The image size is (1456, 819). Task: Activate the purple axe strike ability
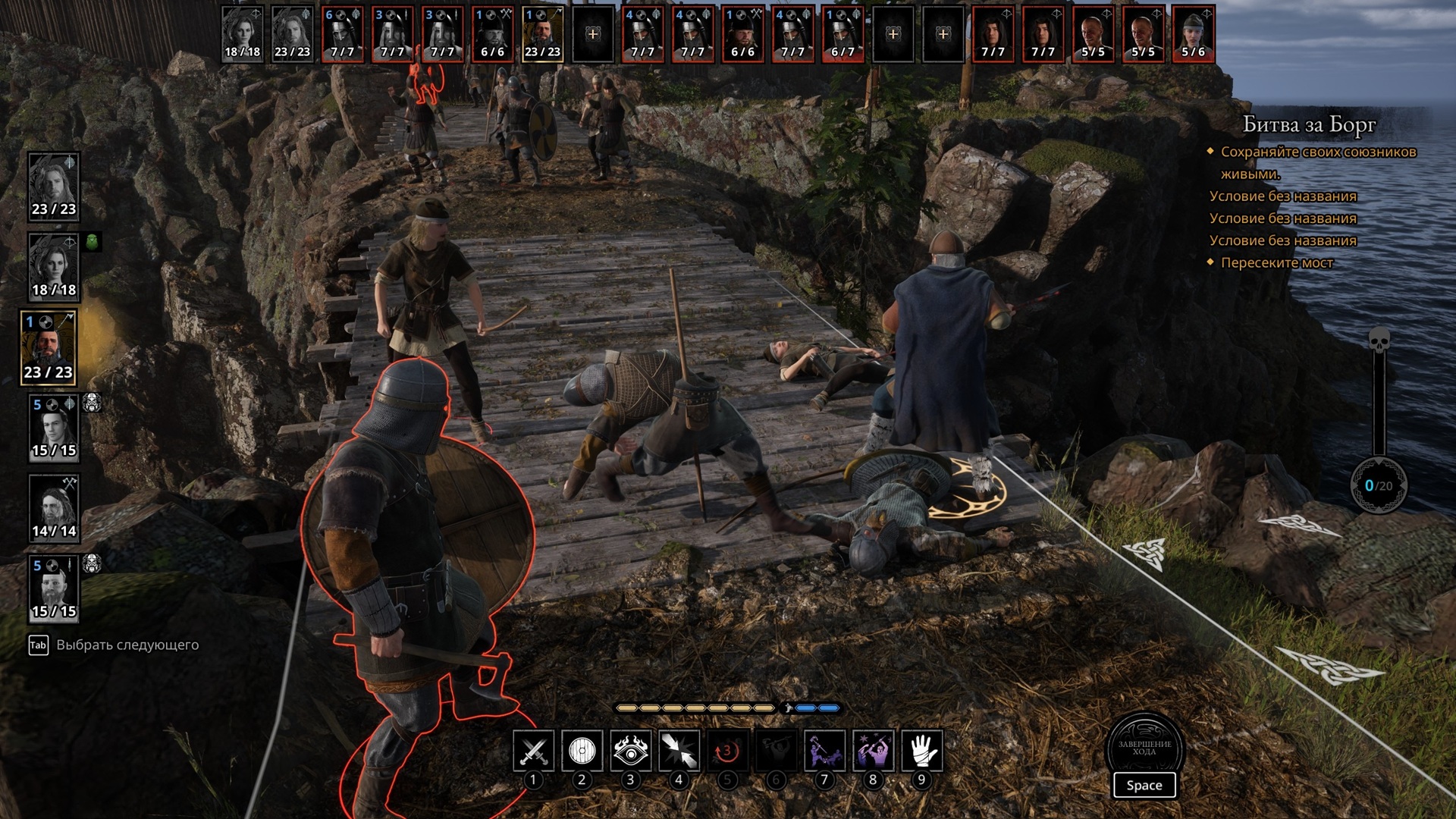(x=824, y=751)
